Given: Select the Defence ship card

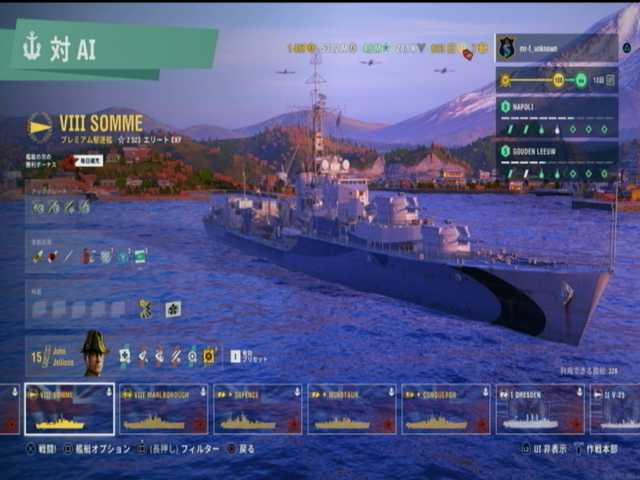Looking at the screenshot, I should (257, 409).
